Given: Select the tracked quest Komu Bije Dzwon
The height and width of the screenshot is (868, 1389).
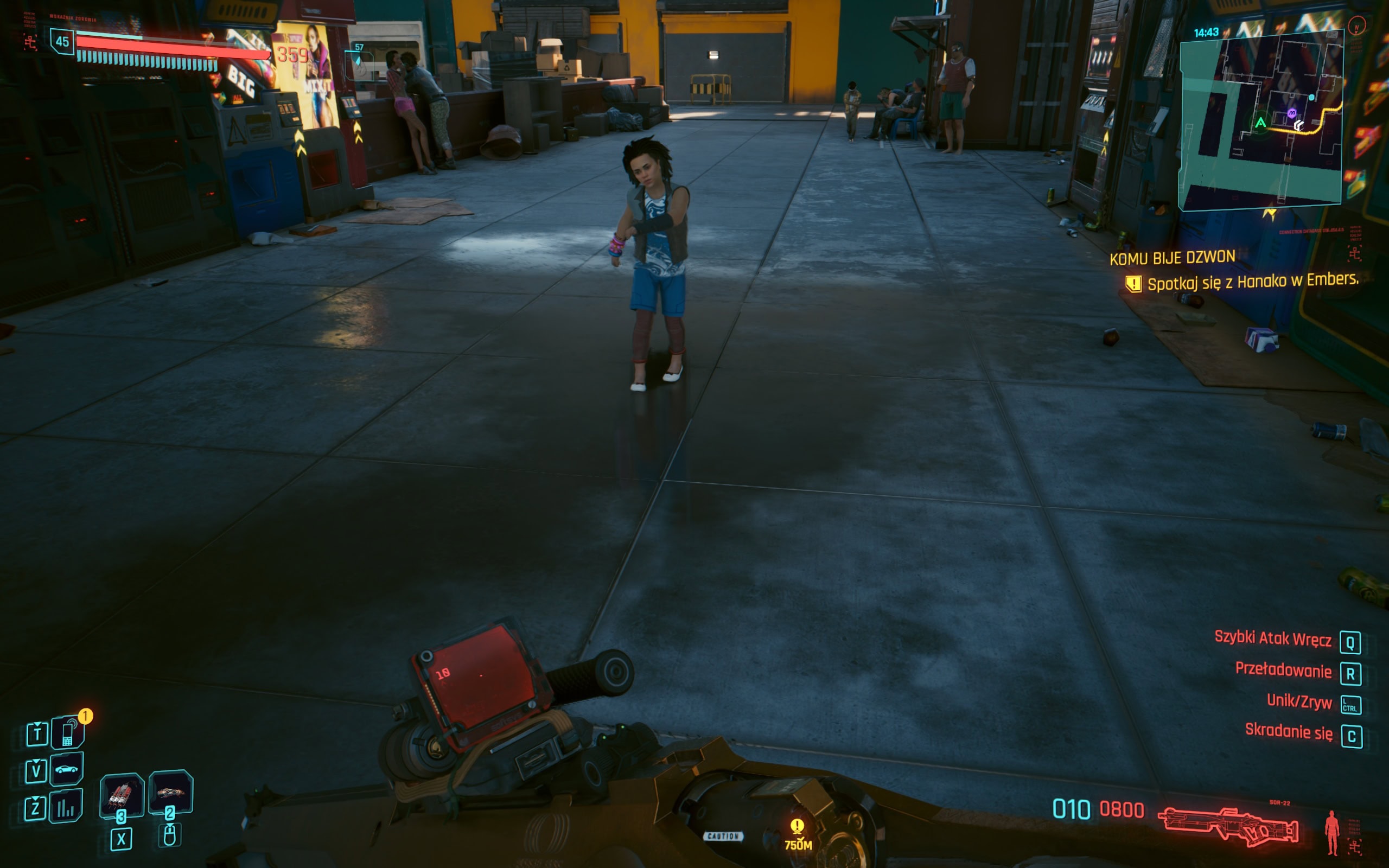Looking at the screenshot, I should [1172, 258].
